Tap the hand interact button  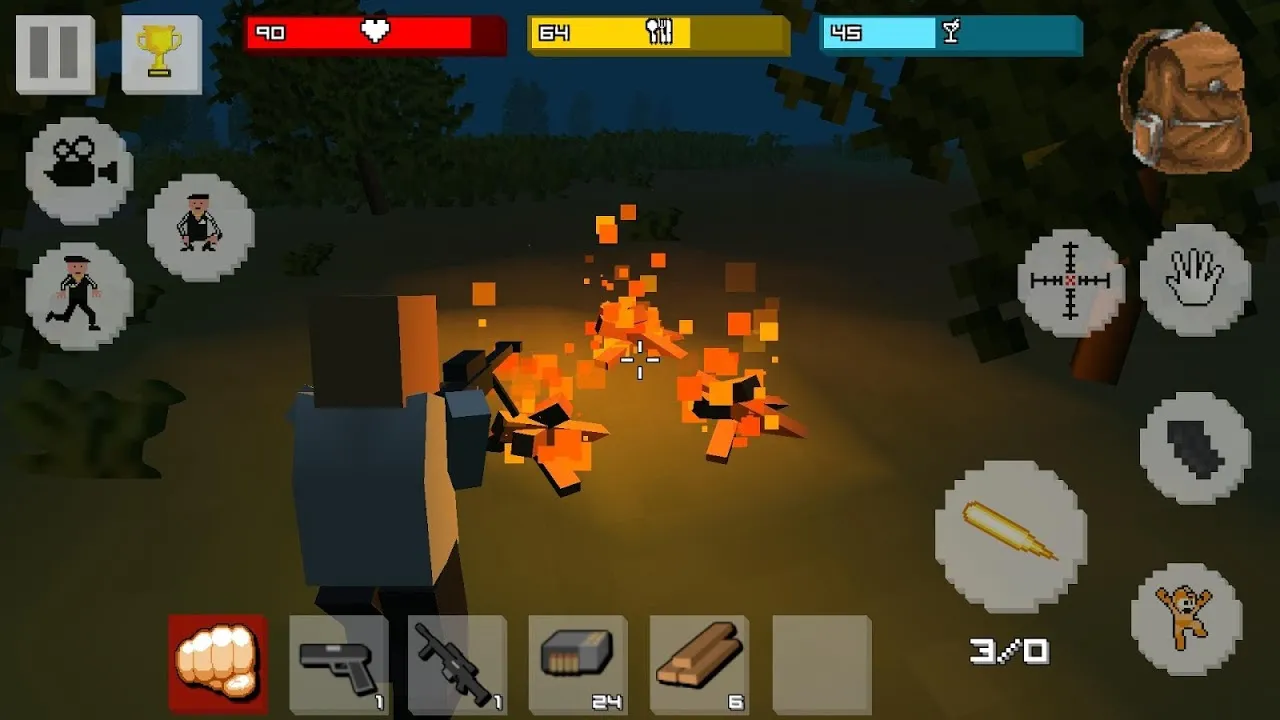pos(1195,278)
